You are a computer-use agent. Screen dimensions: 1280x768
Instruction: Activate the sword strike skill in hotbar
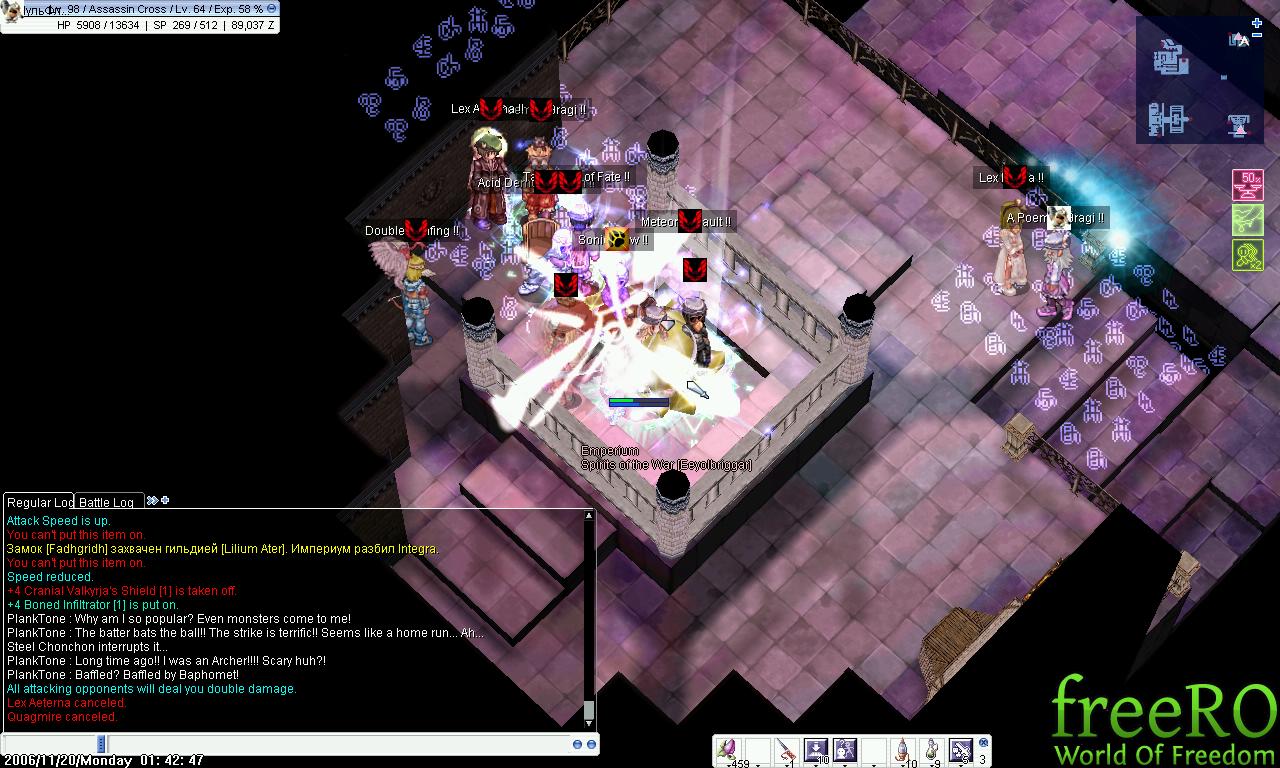click(961, 750)
